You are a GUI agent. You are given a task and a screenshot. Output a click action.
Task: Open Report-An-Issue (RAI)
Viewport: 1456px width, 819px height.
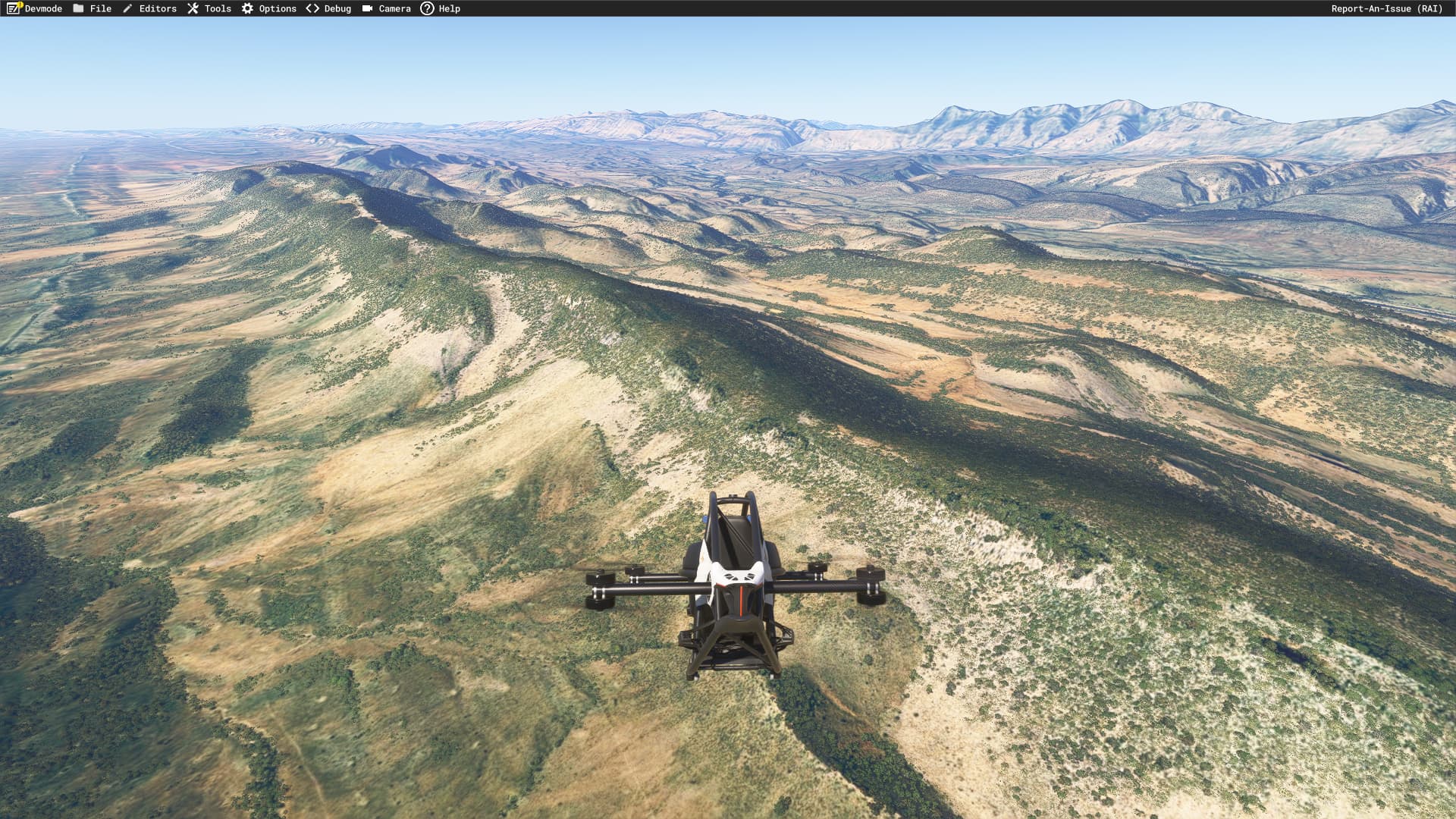pyautogui.click(x=1386, y=8)
